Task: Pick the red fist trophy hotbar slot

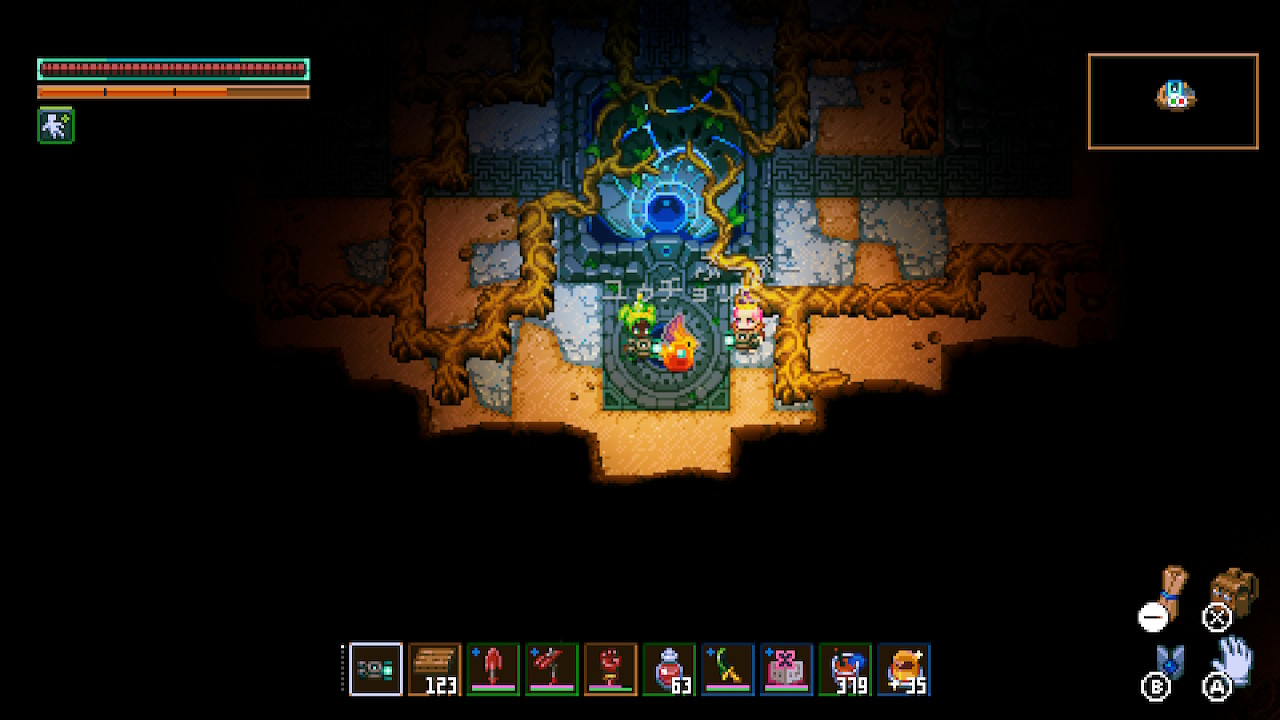Action: [x=610, y=669]
